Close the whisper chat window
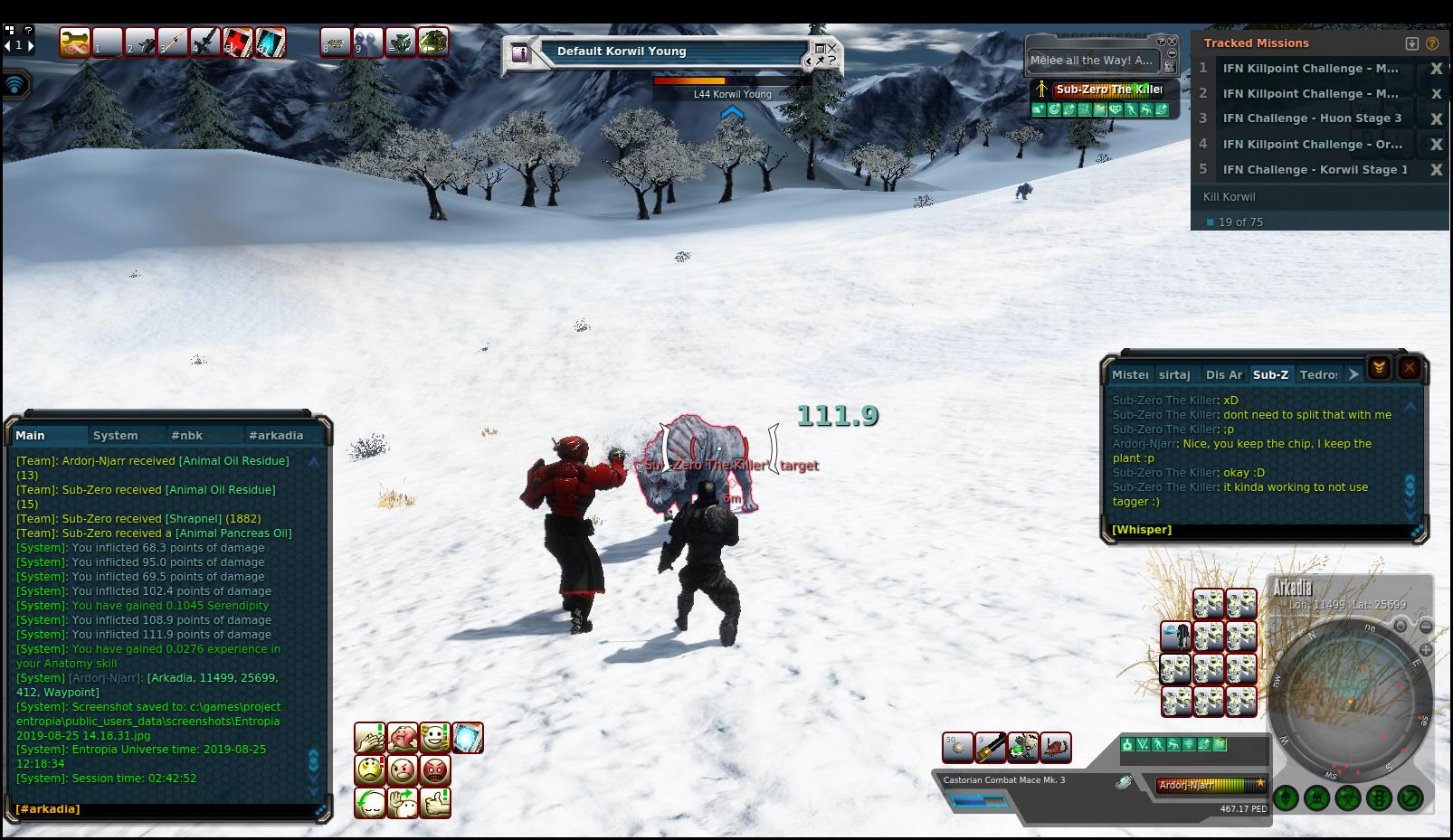Image resolution: width=1453 pixels, height=840 pixels. point(1409,368)
